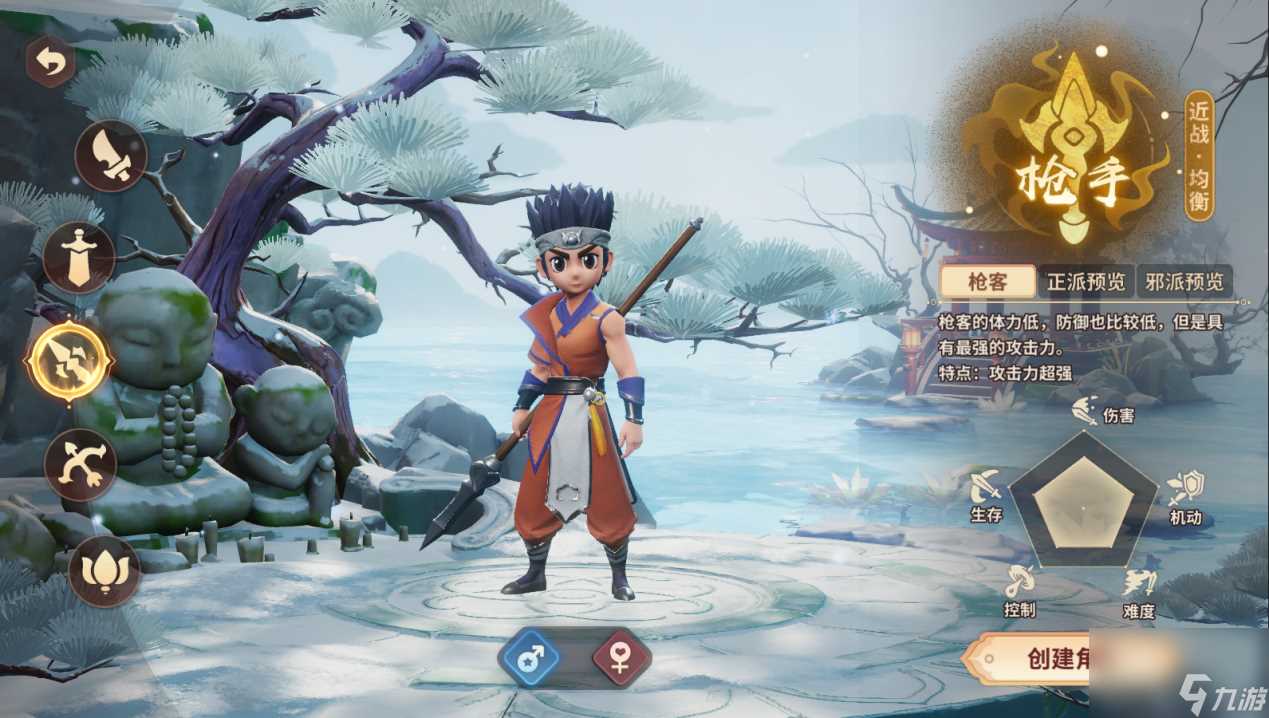Image resolution: width=1269 pixels, height=718 pixels.
Task: Switch to the female gender button
Action: (620, 658)
